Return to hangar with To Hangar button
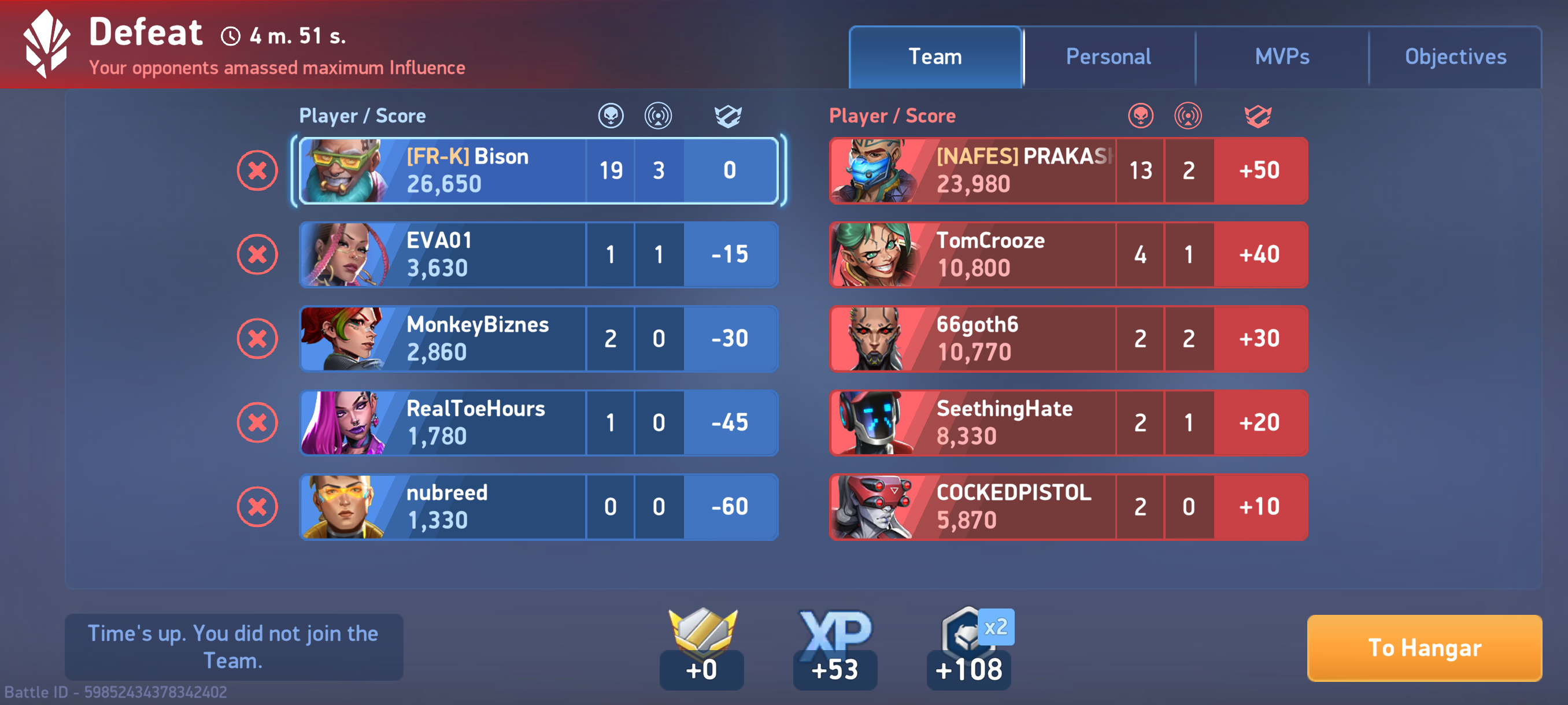This screenshot has height=705, width=1568. 1425,648
